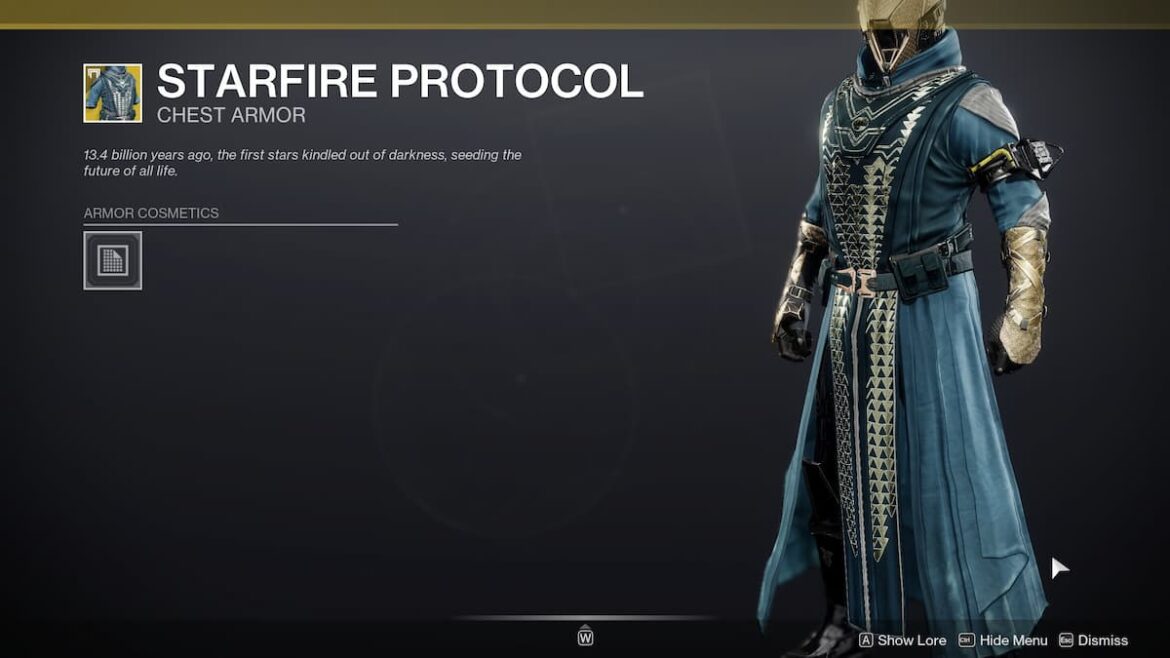
Task: Hide Menu on the item screen
Action: coord(1003,640)
